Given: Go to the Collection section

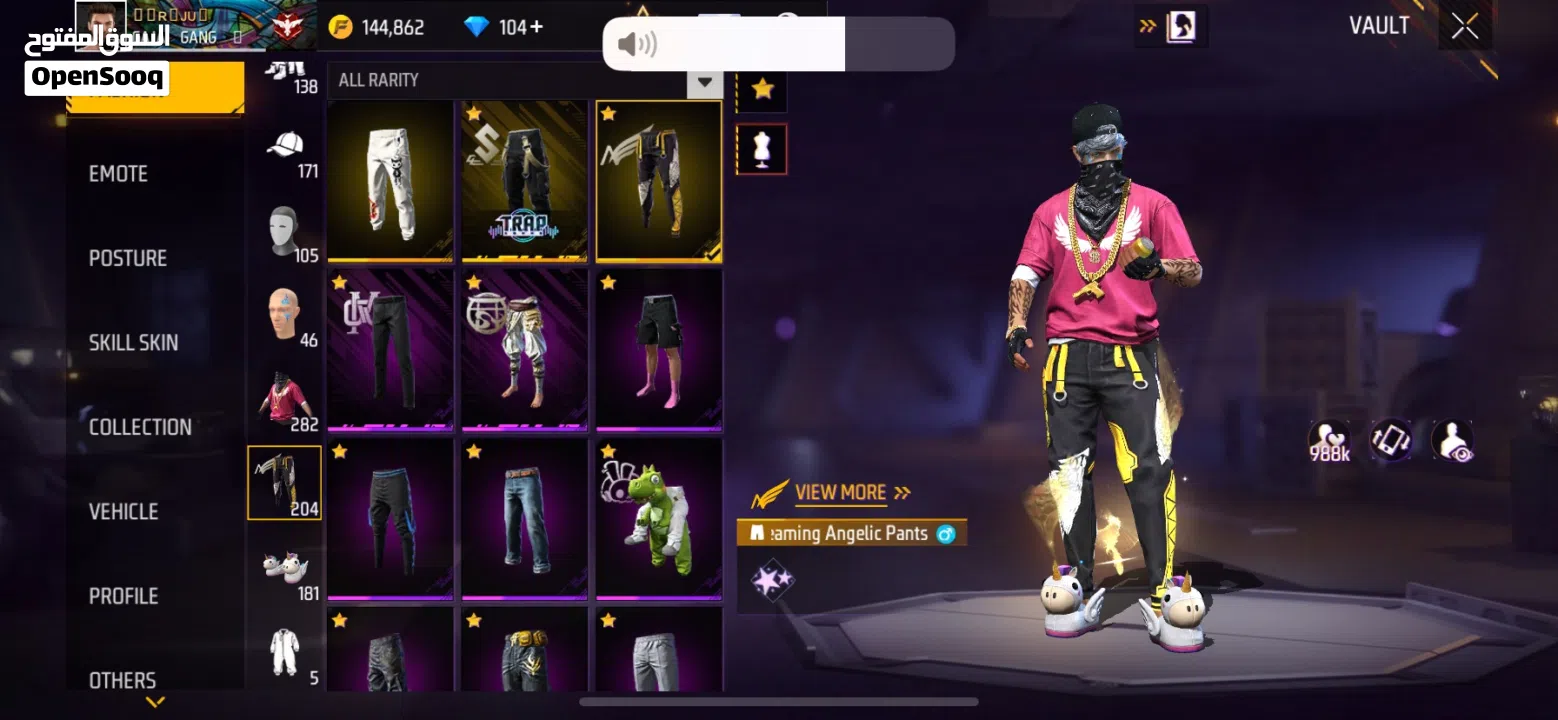Looking at the screenshot, I should [140, 427].
